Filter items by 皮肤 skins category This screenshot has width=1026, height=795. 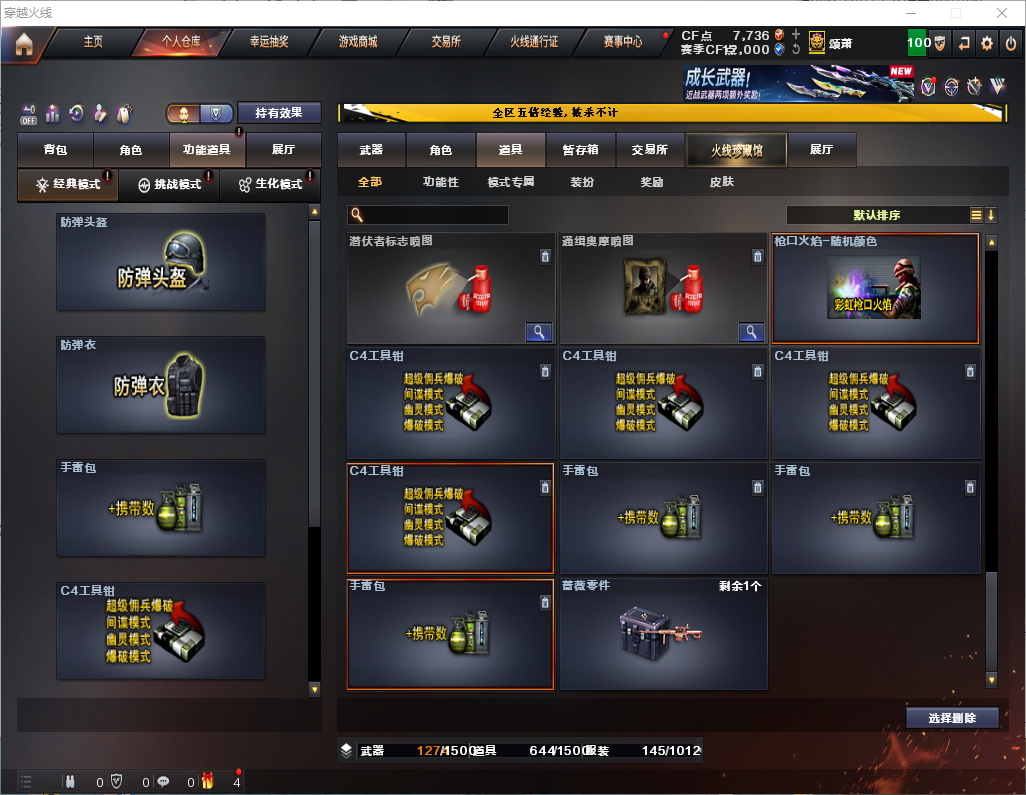(x=721, y=182)
